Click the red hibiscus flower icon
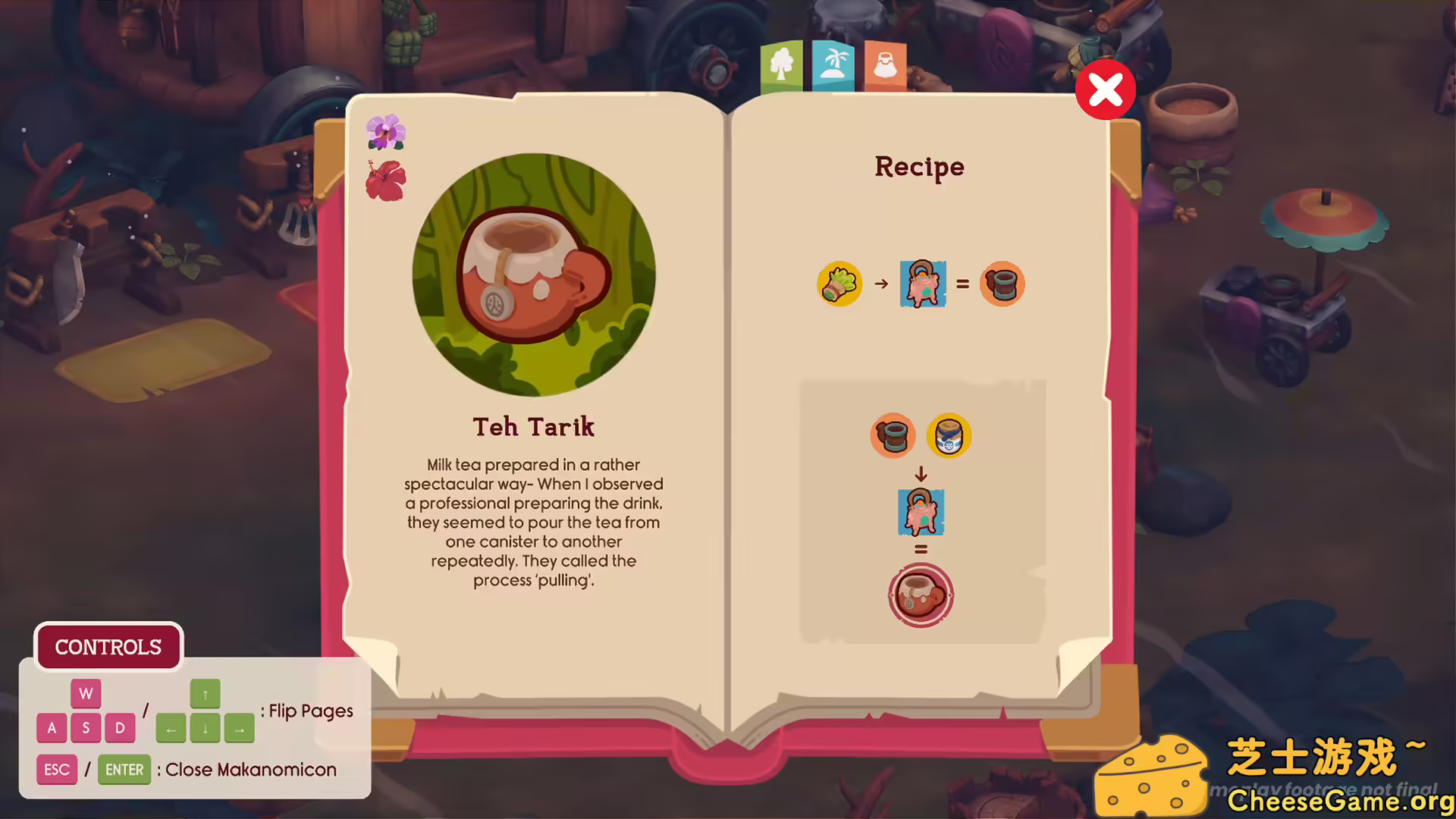1456x819 pixels. [385, 180]
